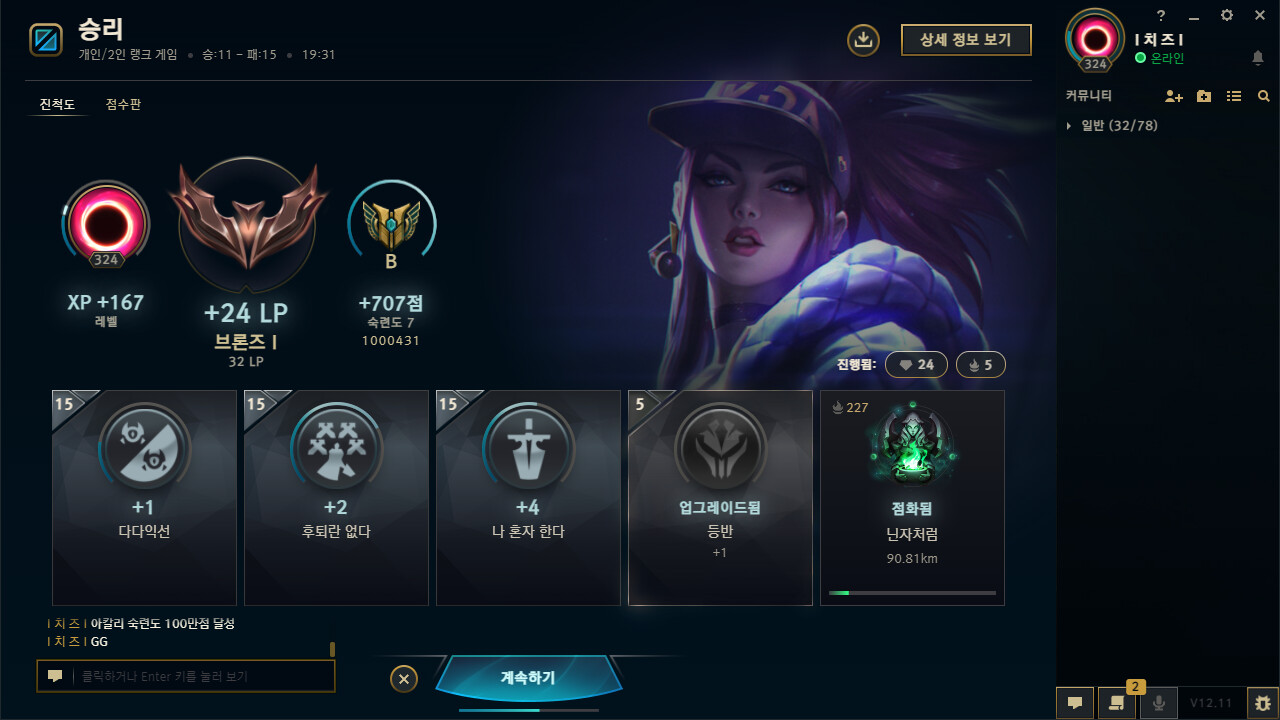This screenshot has height=720, width=1280.
Task: Open the 닌자처럼 eternal card
Action: (x=912, y=497)
